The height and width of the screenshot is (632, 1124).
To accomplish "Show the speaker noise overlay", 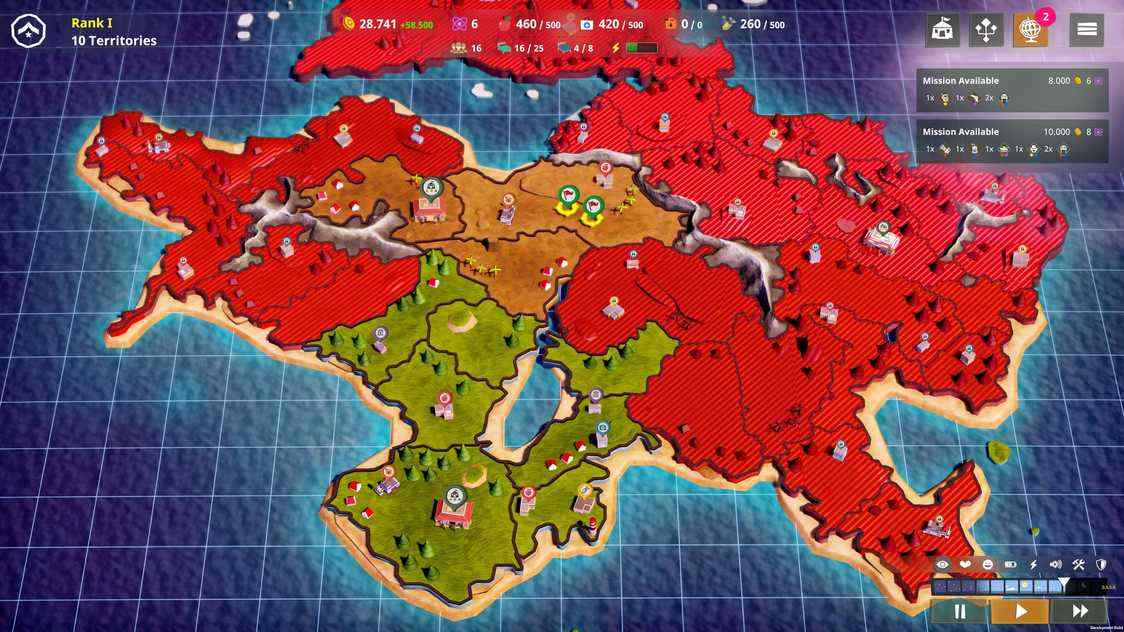I will [1055, 565].
